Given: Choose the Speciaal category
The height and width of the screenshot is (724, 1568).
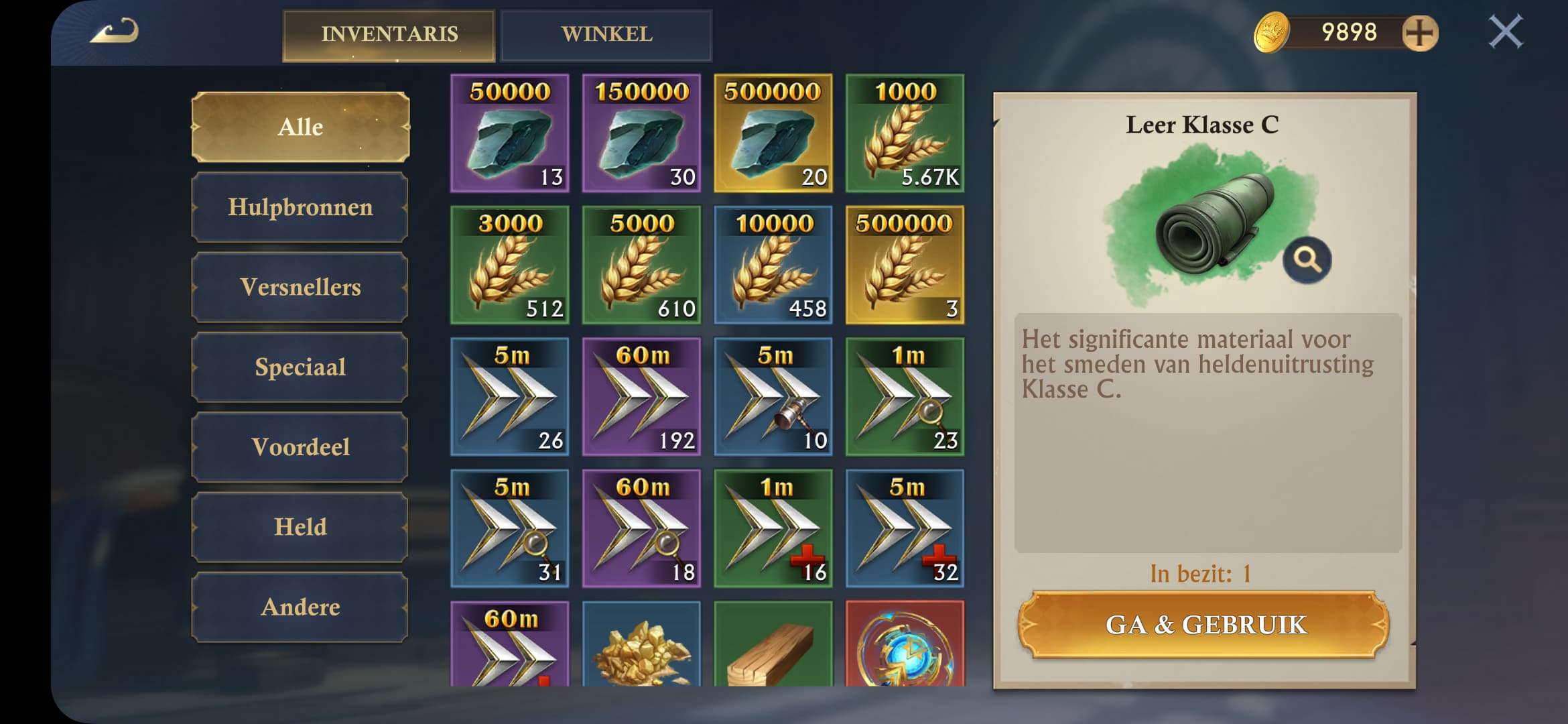Looking at the screenshot, I should pyautogui.click(x=300, y=367).
